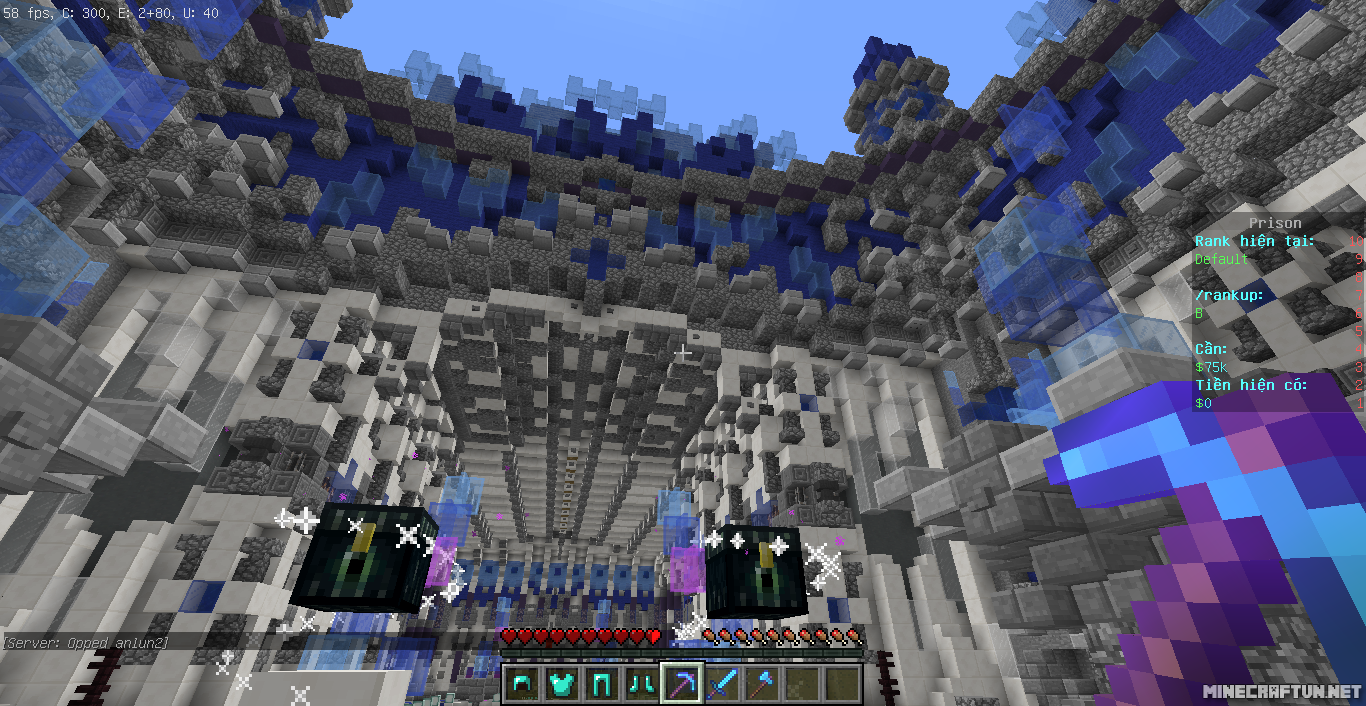Switch to the diamond sword slot
This screenshot has height=706, width=1366.
(722, 684)
